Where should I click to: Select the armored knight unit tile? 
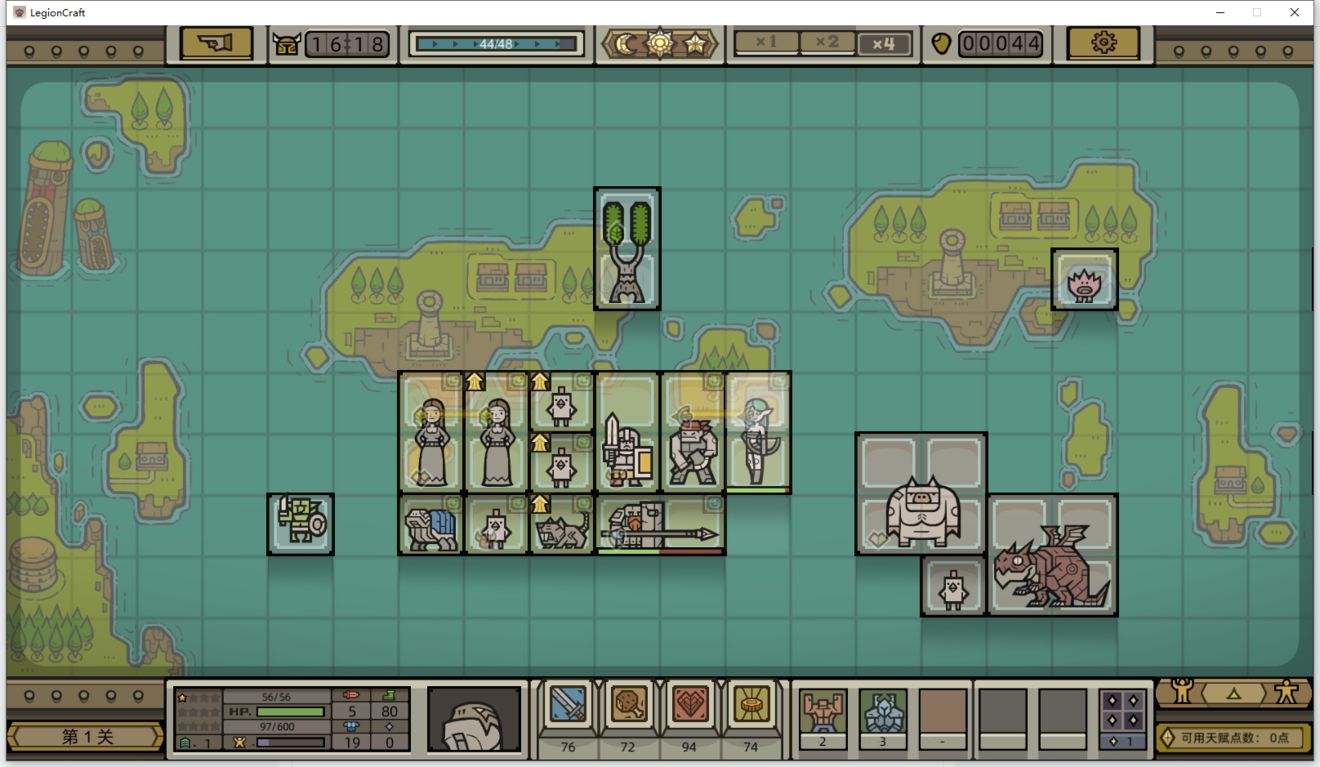[x=628, y=458]
